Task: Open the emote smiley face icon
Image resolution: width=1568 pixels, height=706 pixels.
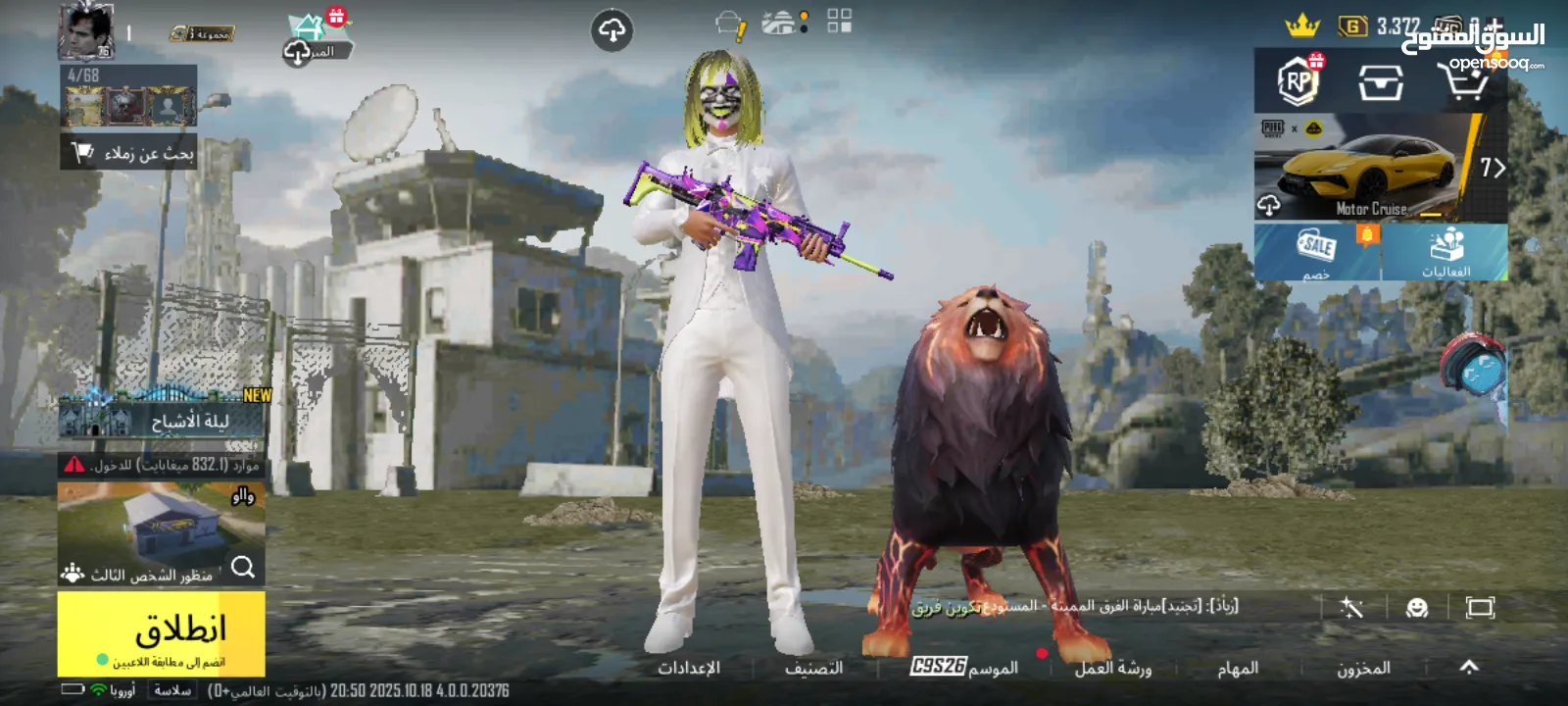Action: point(1416,608)
